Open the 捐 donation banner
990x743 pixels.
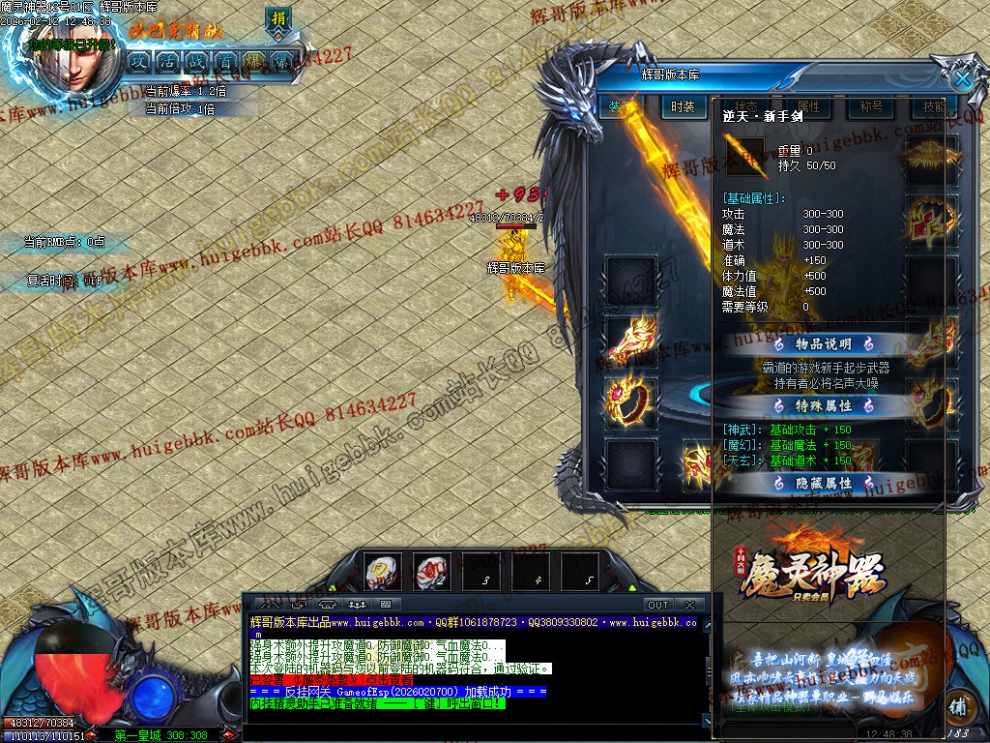click(278, 20)
